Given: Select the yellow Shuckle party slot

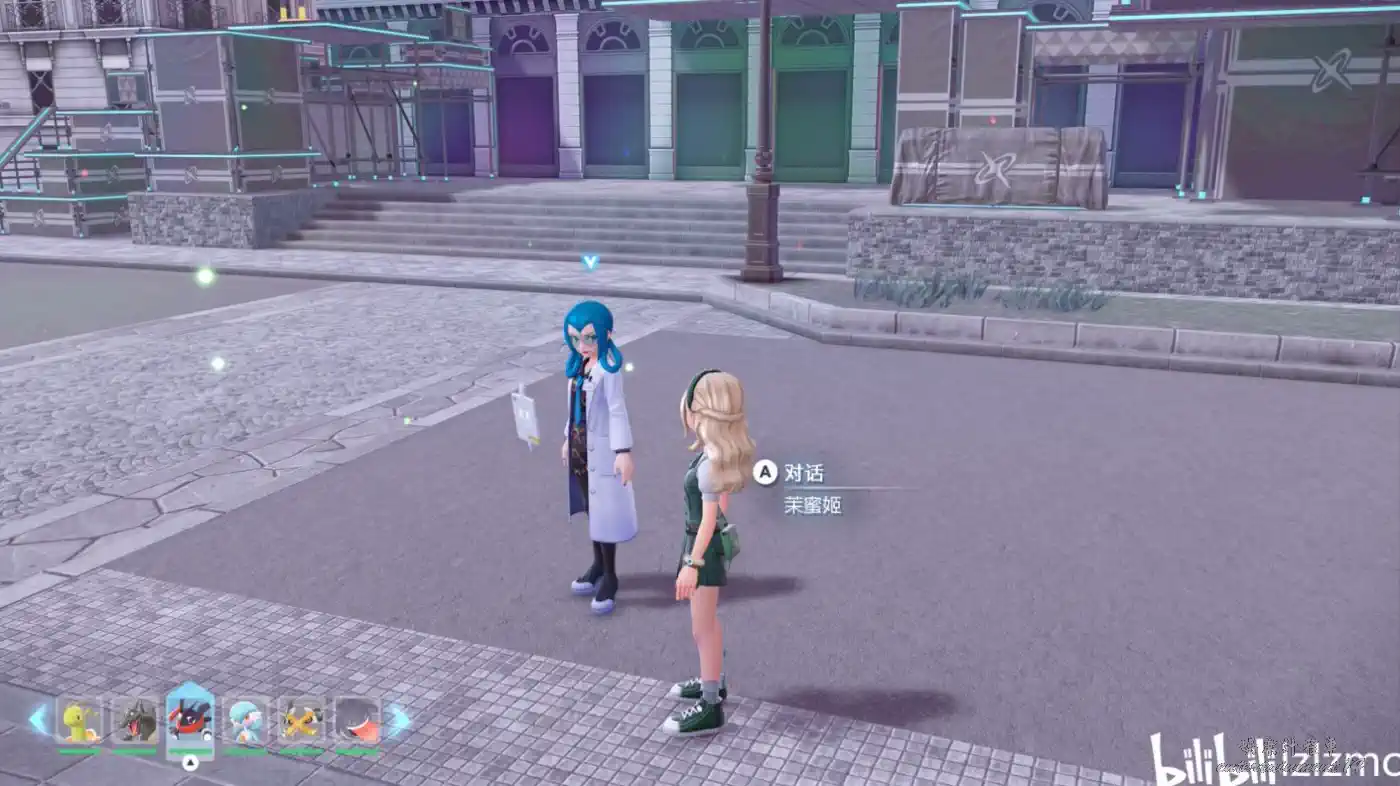Looking at the screenshot, I should tap(79, 721).
